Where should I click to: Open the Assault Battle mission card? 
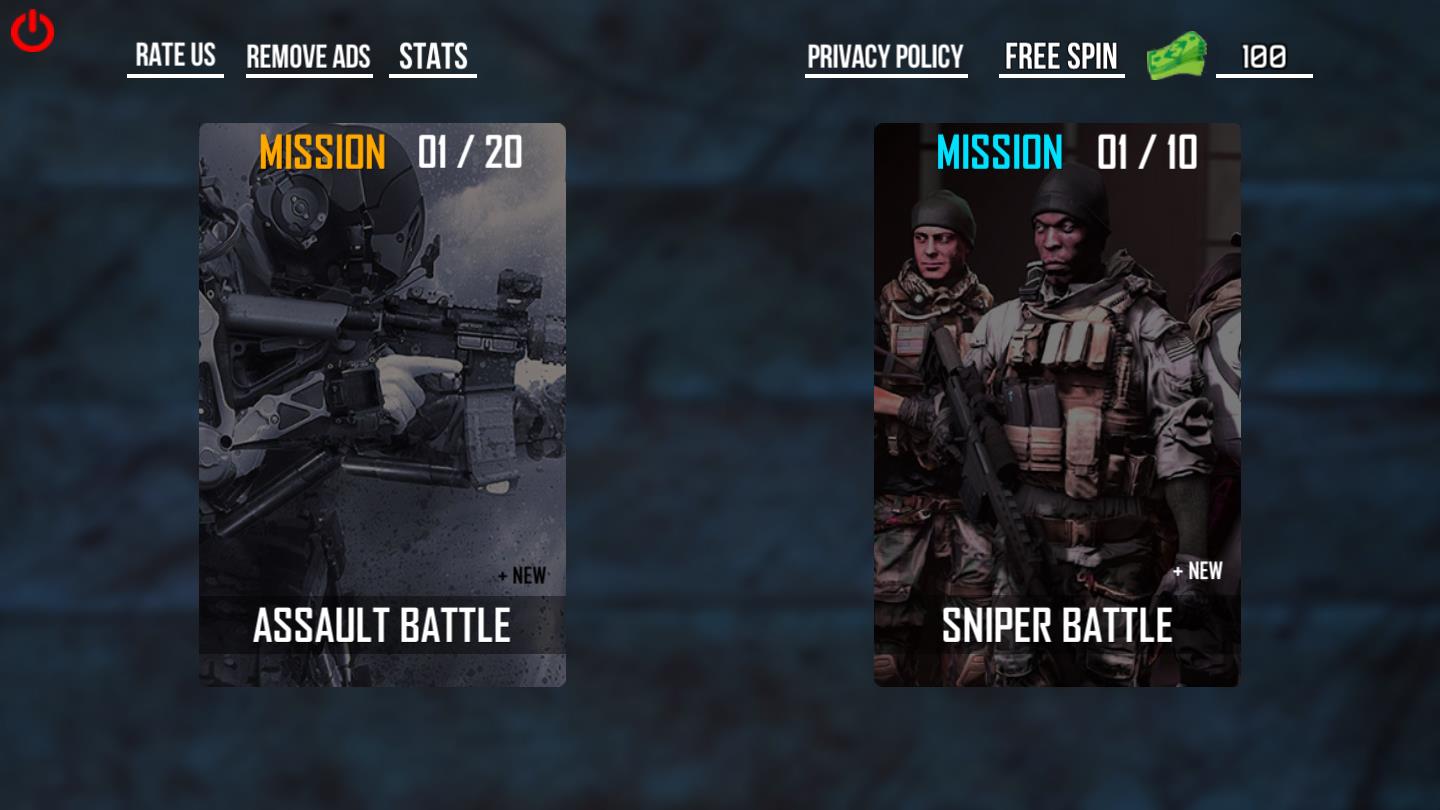pos(382,400)
